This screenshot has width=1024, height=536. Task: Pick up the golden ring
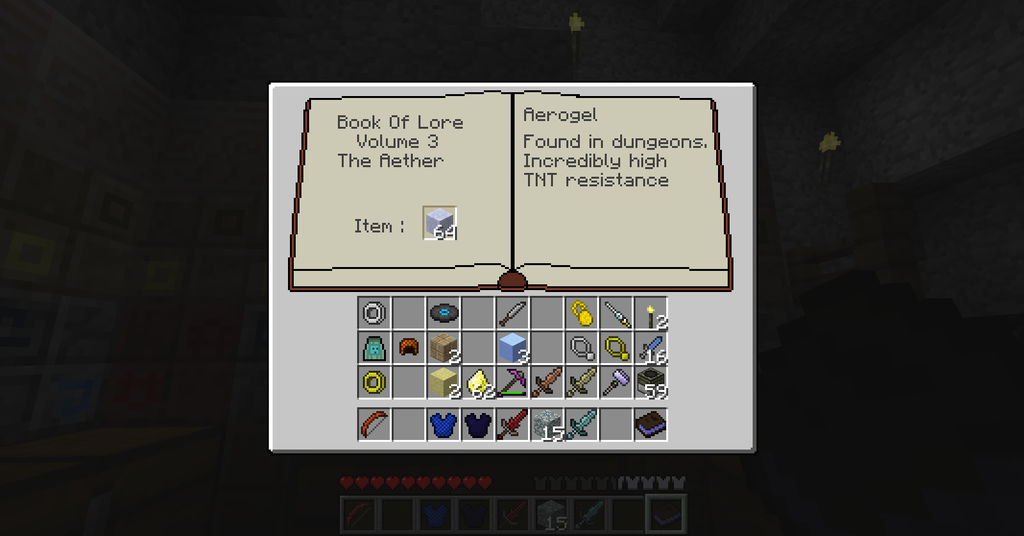click(x=374, y=381)
